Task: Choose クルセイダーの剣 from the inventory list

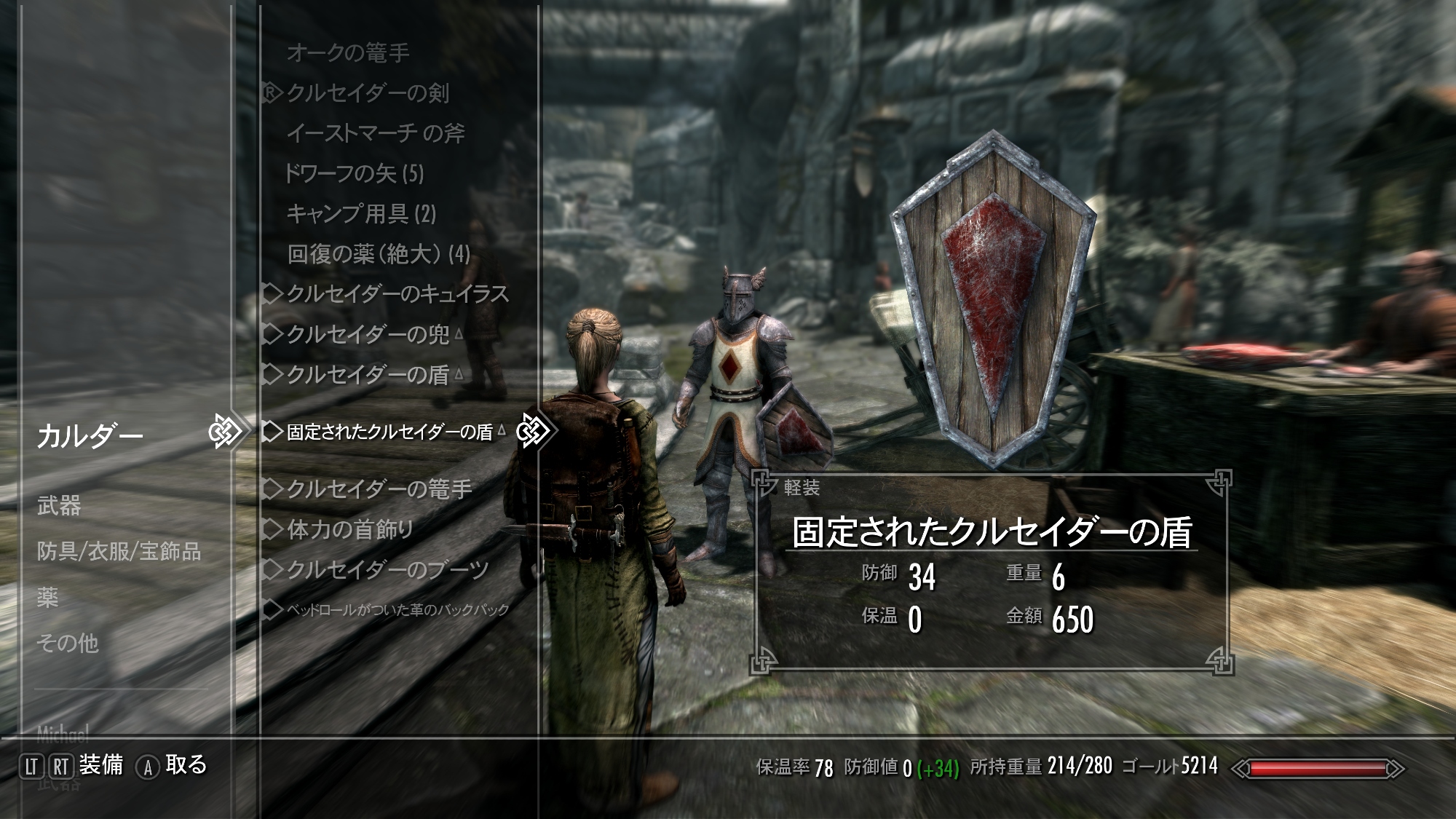Action: tap(368, 93)
